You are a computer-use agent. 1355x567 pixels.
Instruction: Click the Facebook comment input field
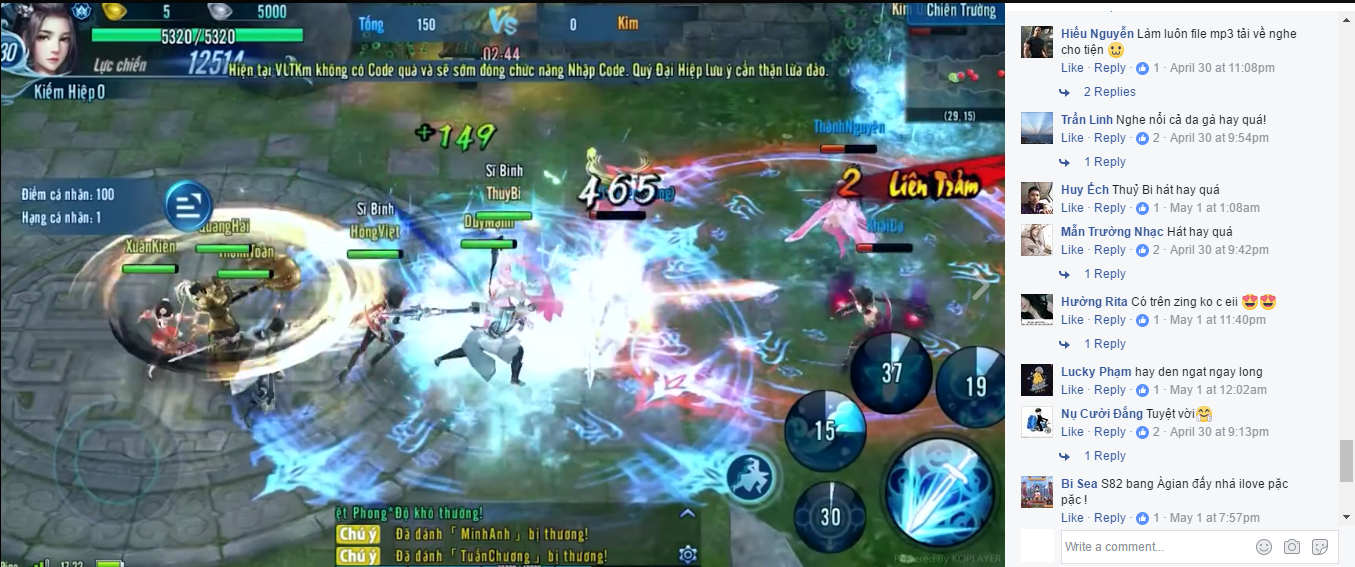coord(1155,547)
